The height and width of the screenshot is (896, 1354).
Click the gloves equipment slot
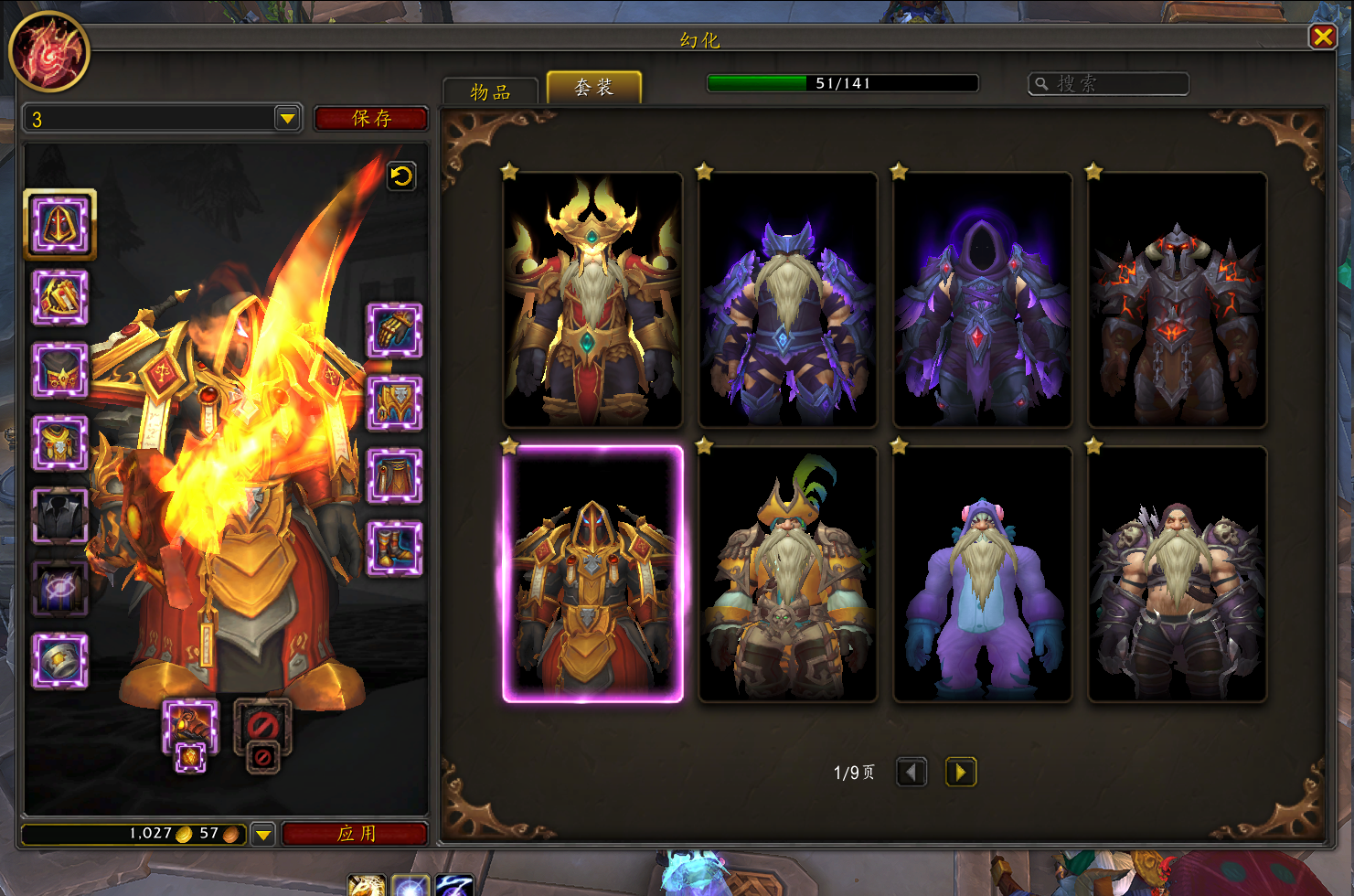point(394,330)
